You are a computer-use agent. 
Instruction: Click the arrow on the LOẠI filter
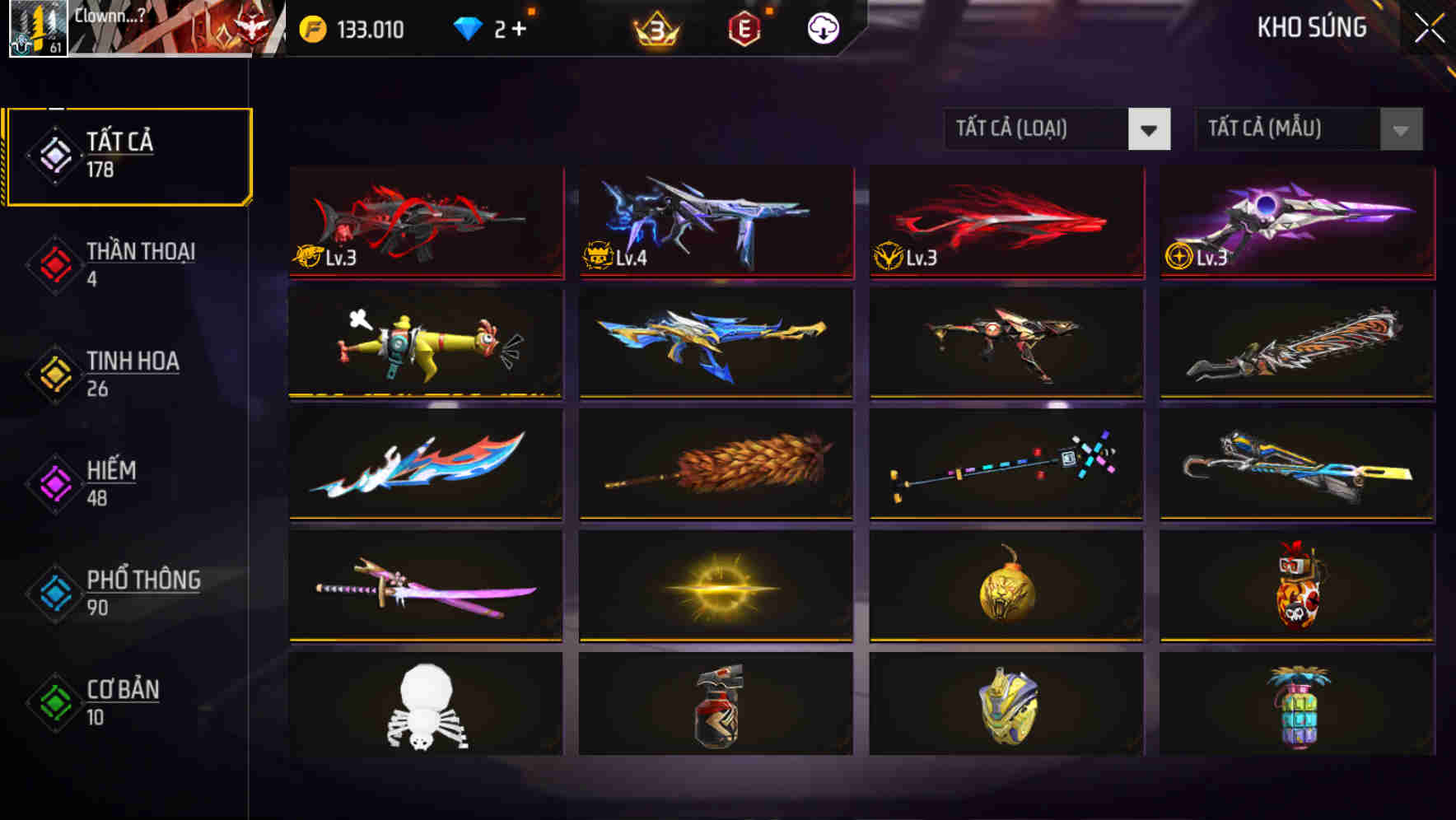pyautogui.click(x=1150, y=129)
